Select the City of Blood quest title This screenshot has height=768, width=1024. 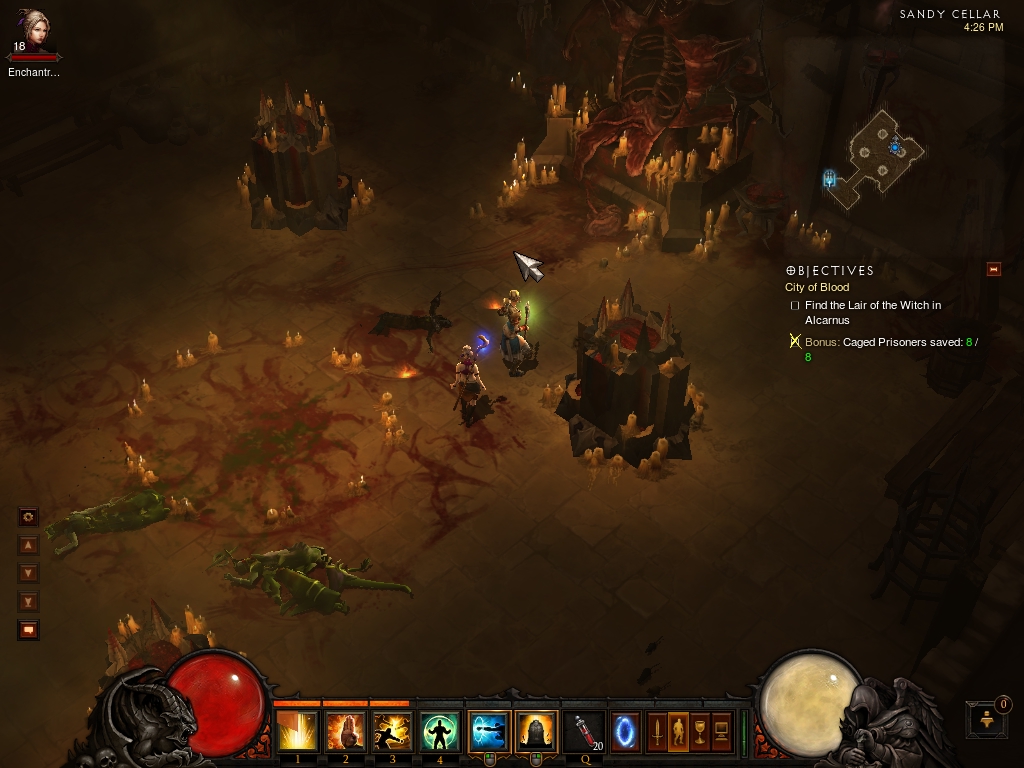pyautogui.click(x=817, y=288)
